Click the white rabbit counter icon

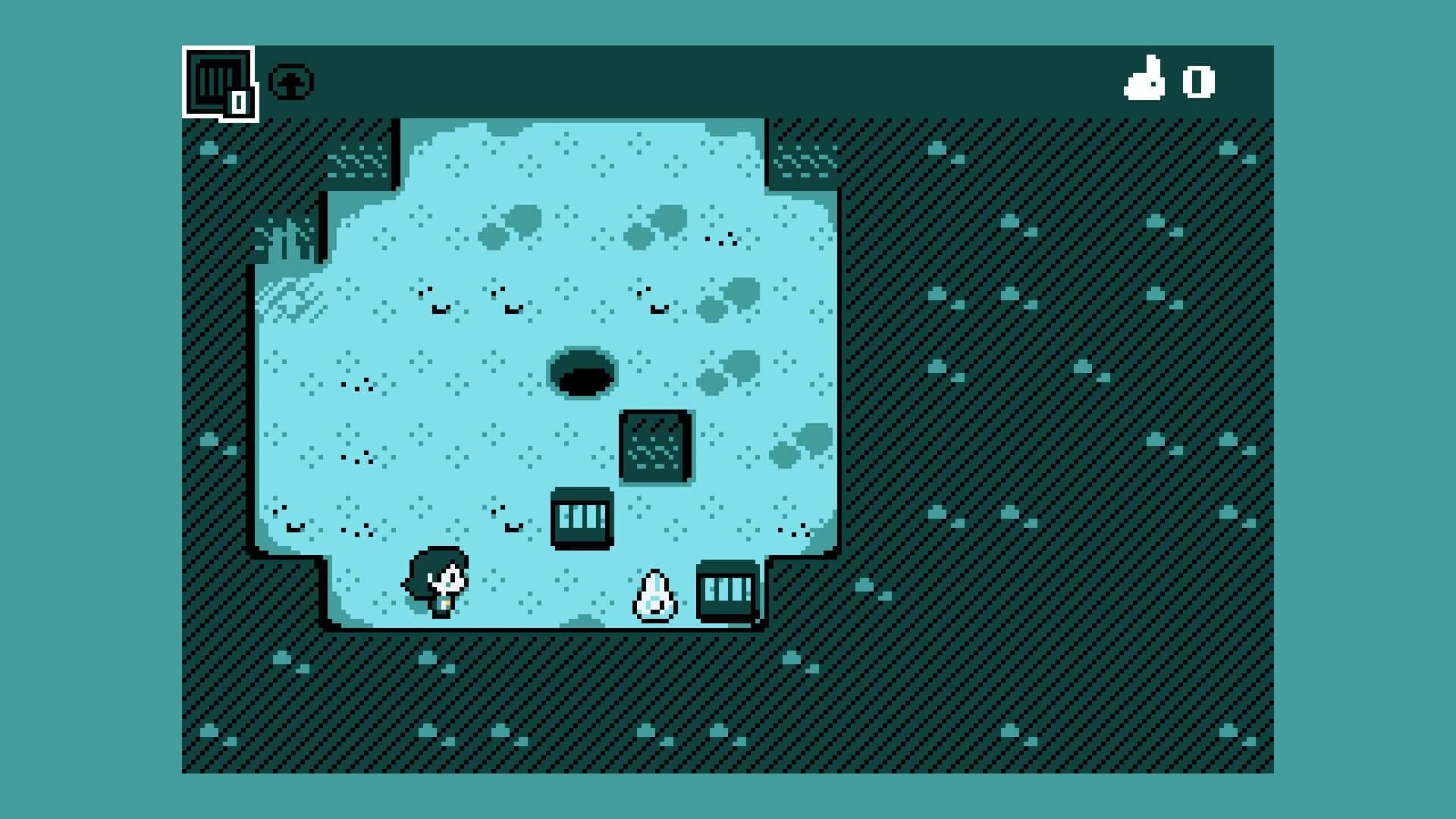1147,82
